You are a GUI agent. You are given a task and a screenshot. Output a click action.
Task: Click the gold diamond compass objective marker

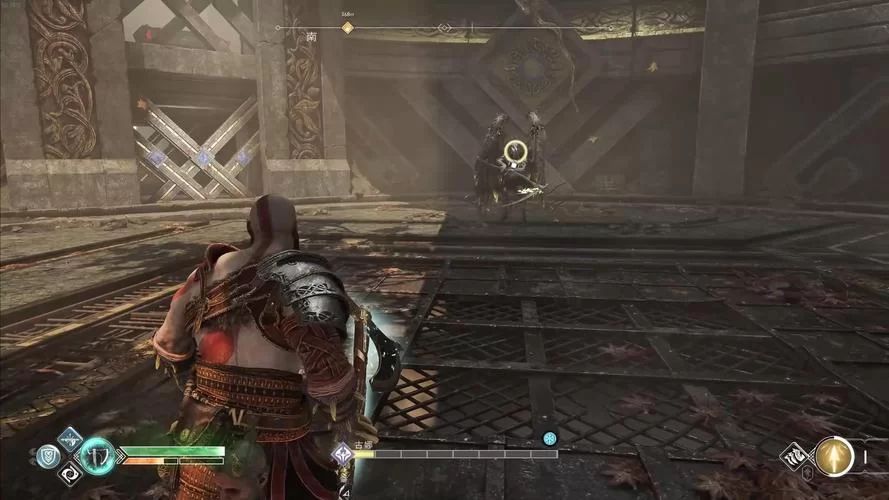coord(348,28)
